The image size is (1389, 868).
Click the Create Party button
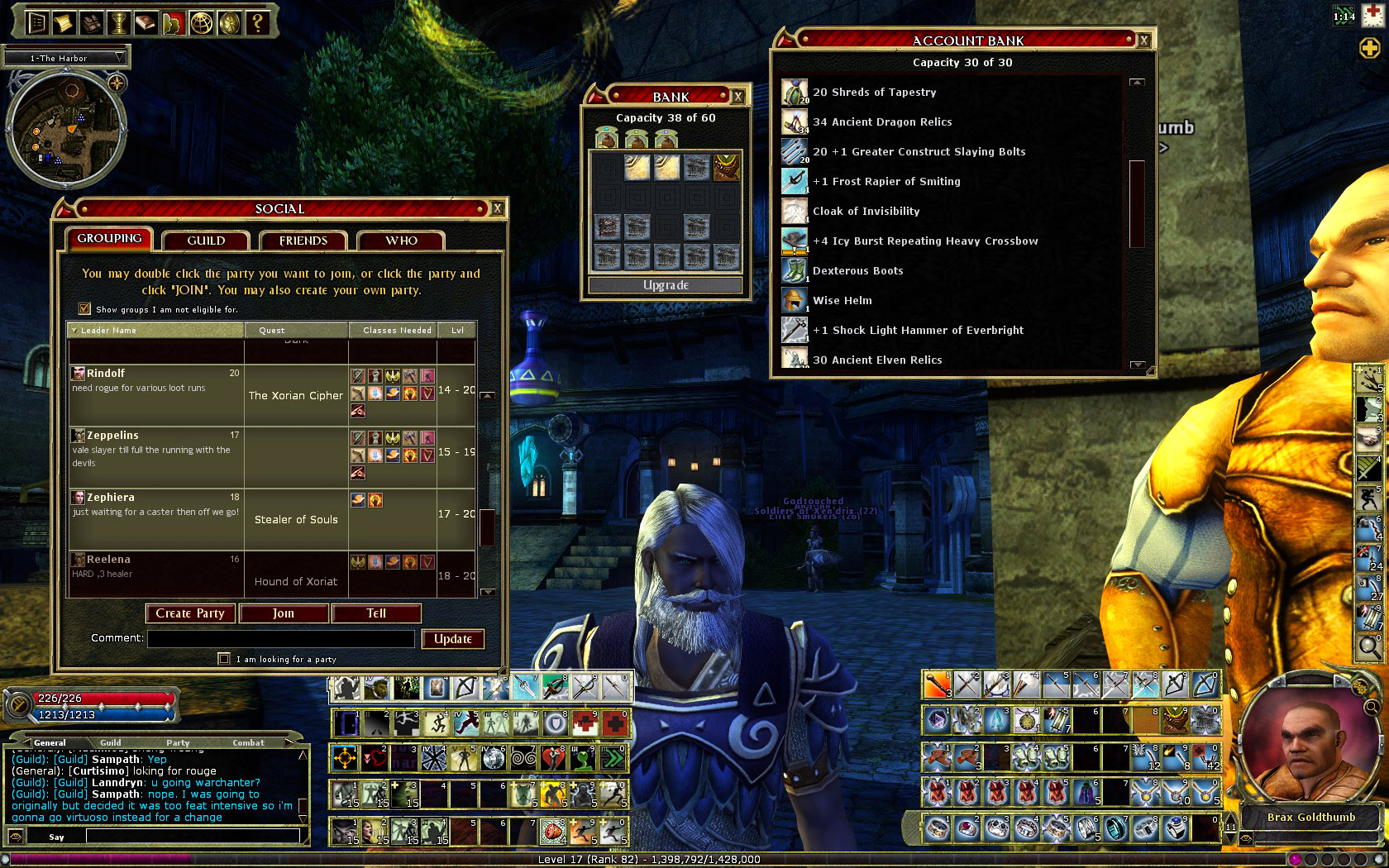coord(190,613)
